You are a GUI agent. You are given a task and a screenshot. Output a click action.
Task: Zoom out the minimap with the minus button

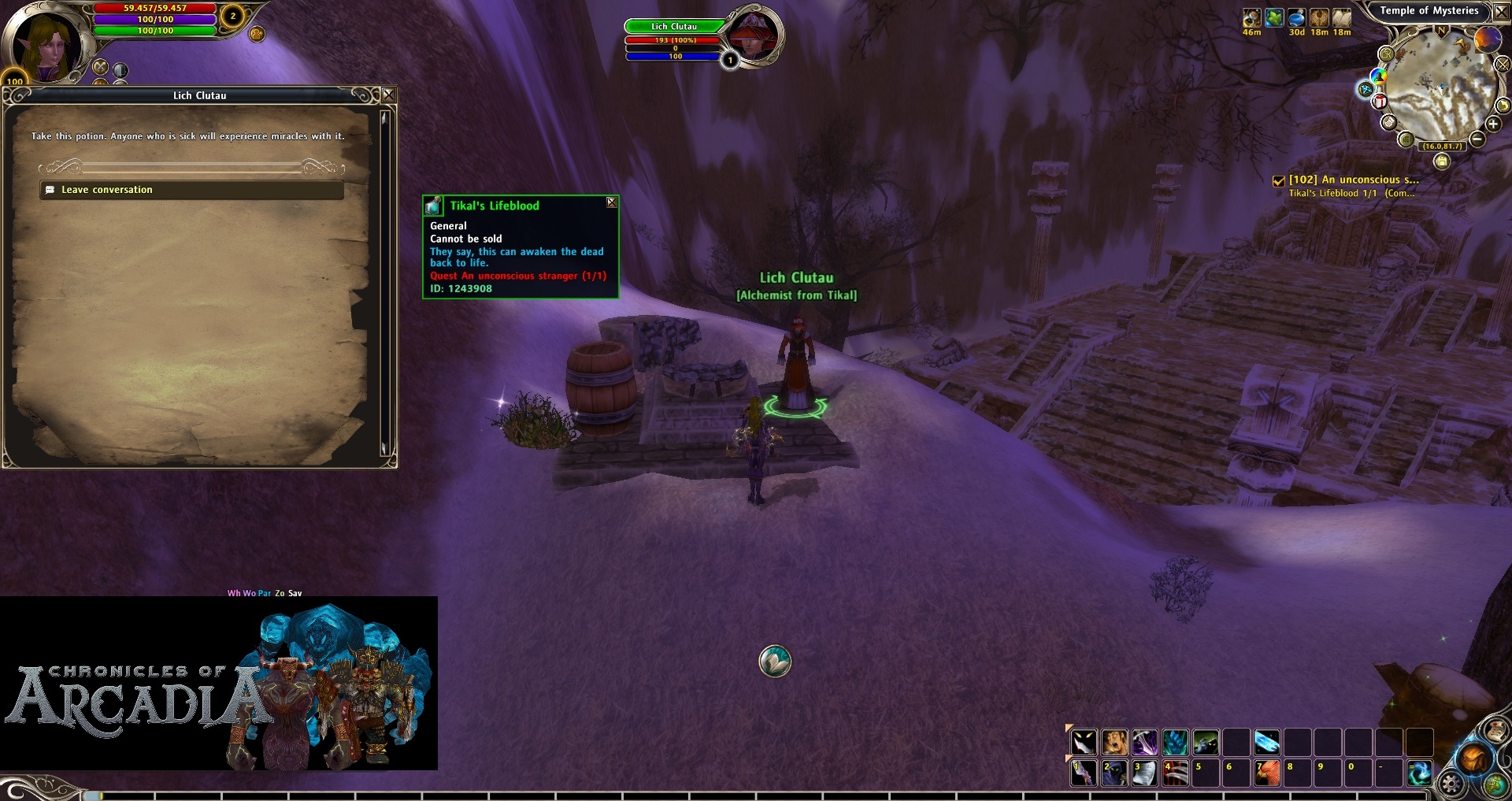[x=1477, y=139]
